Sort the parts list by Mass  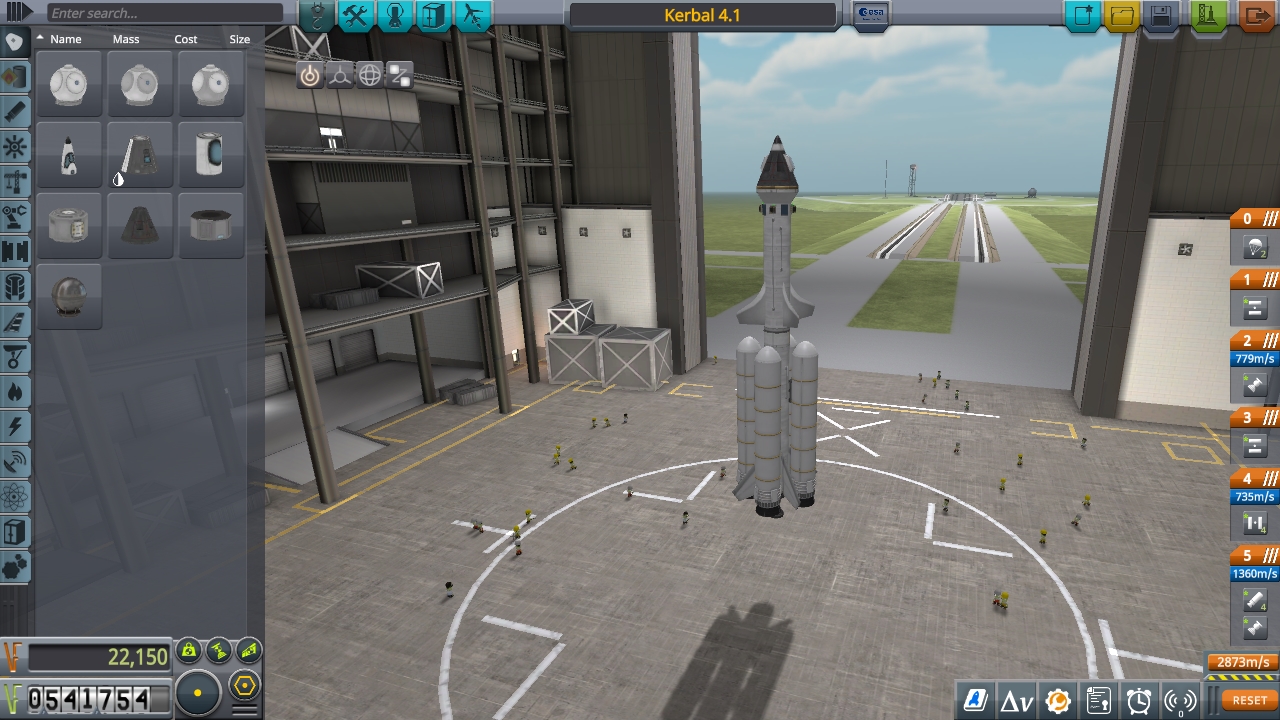[x=126, y=39]
